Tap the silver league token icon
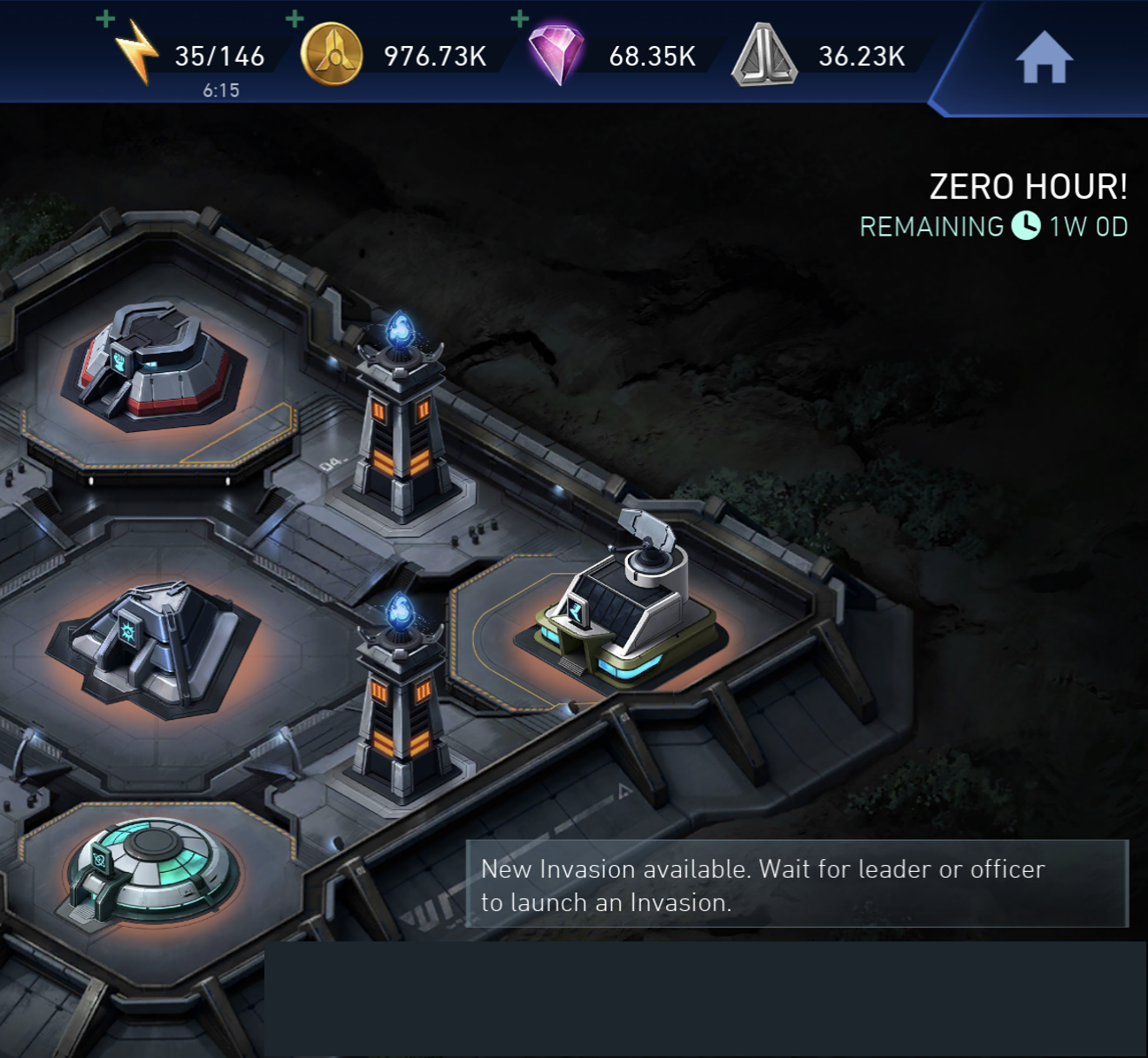The width and height of the screenshot is (1148, 1058). coord(764,57)
